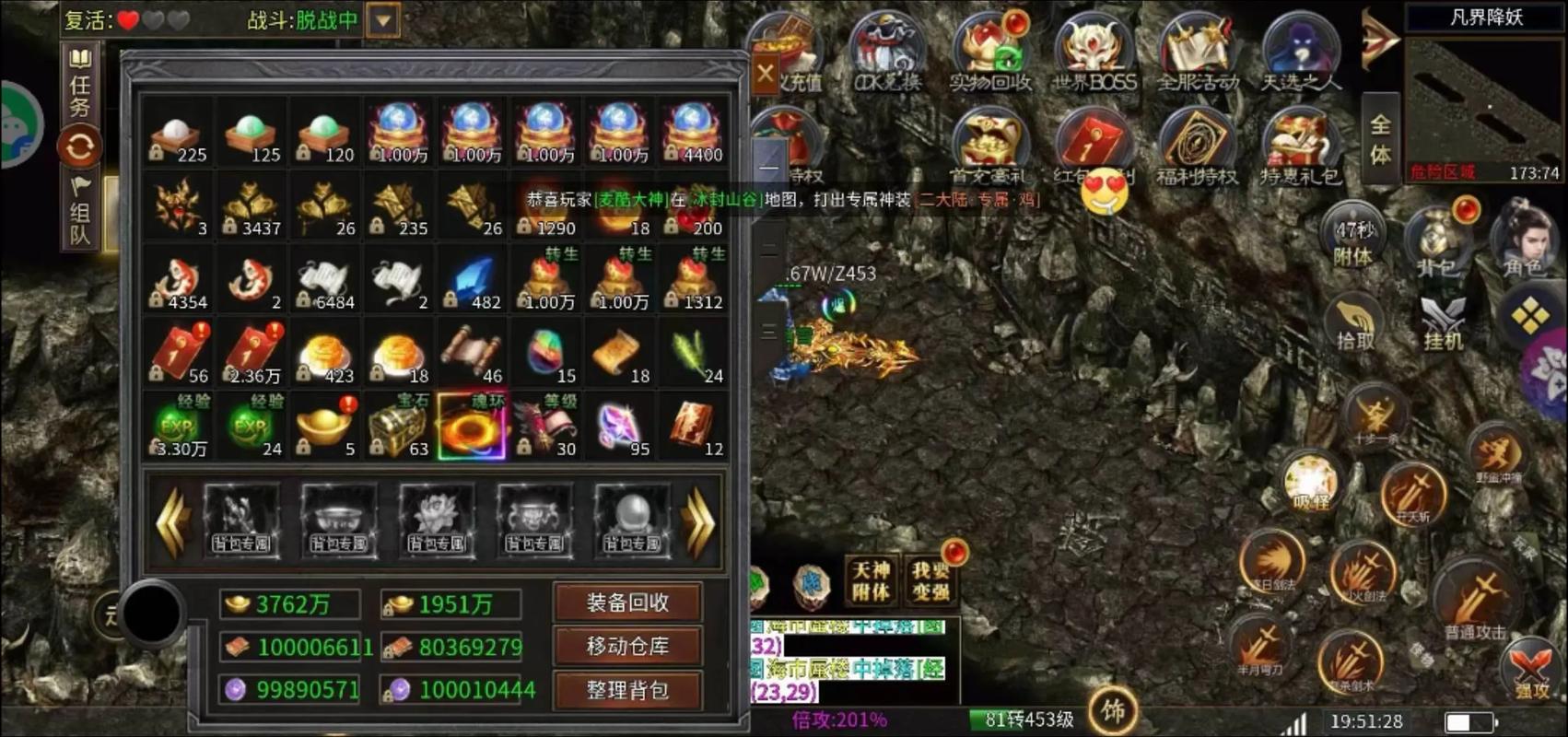
Task: Toggle the 挂机 auto-battle button
Action: coord(1443,322)
